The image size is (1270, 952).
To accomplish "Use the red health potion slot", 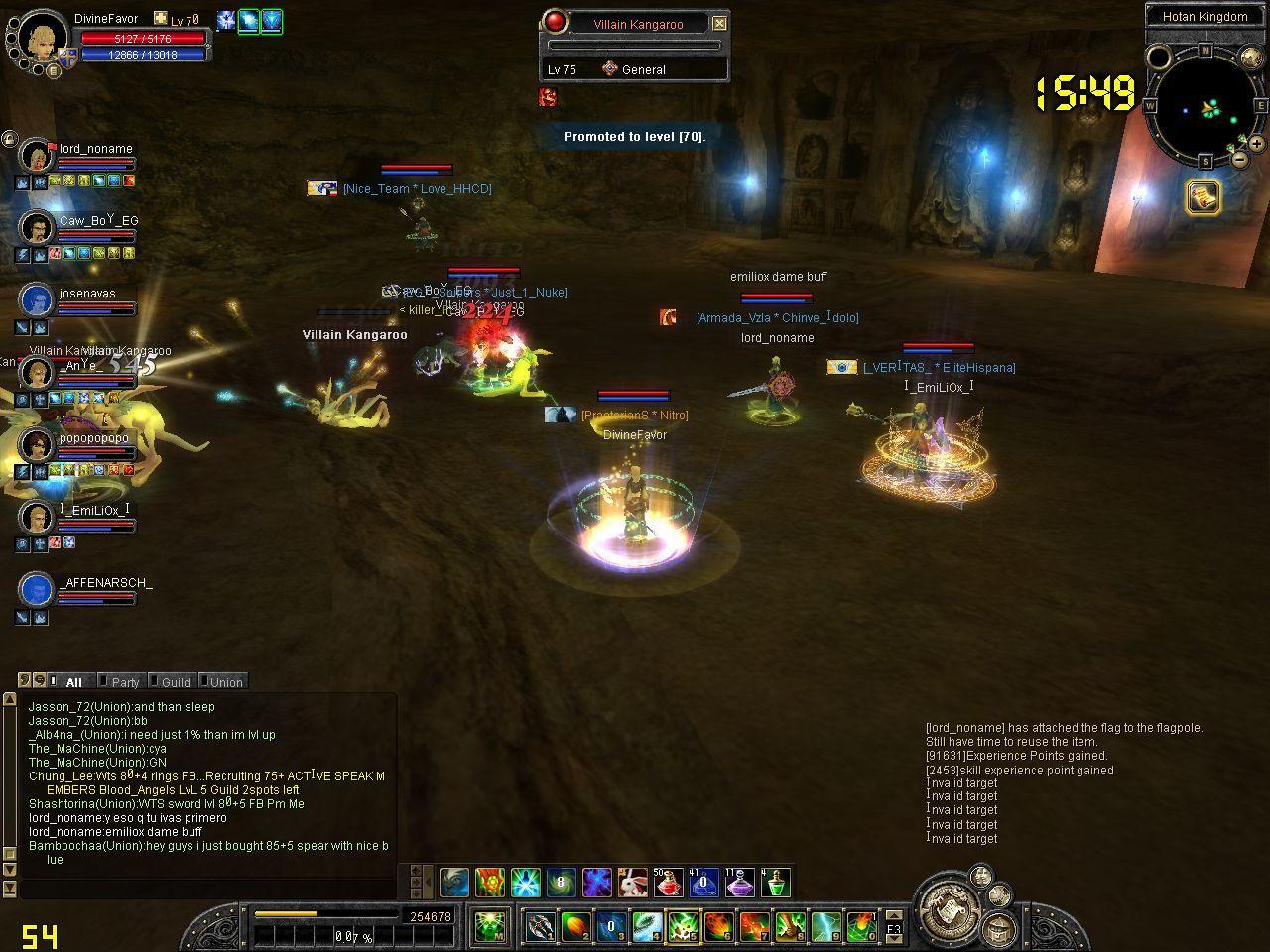I will [x=668, y=882].
